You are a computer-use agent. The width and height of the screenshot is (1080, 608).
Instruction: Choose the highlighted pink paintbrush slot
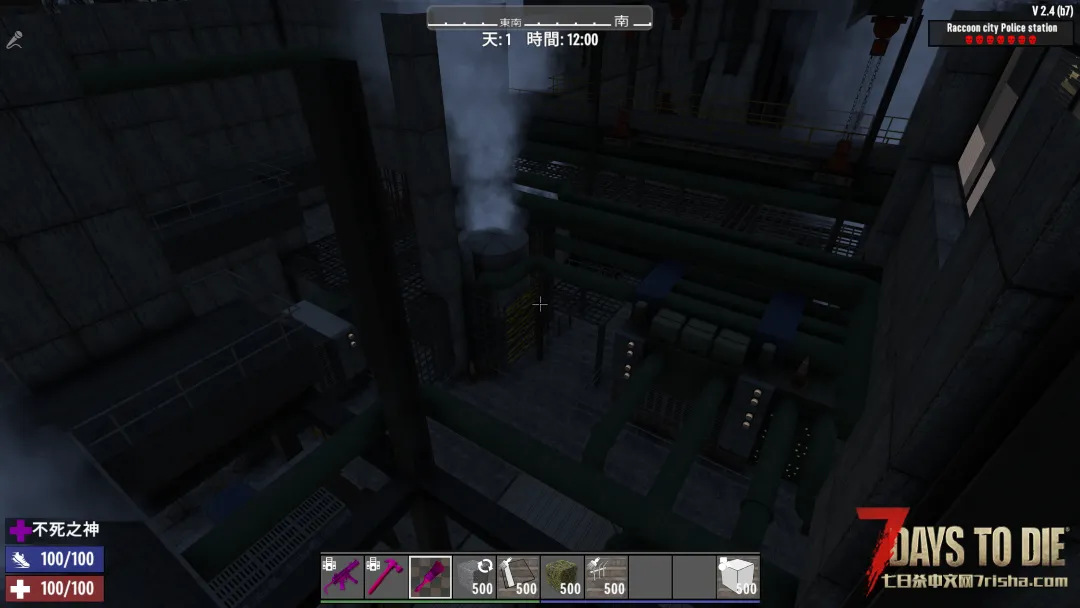(430, 577)
